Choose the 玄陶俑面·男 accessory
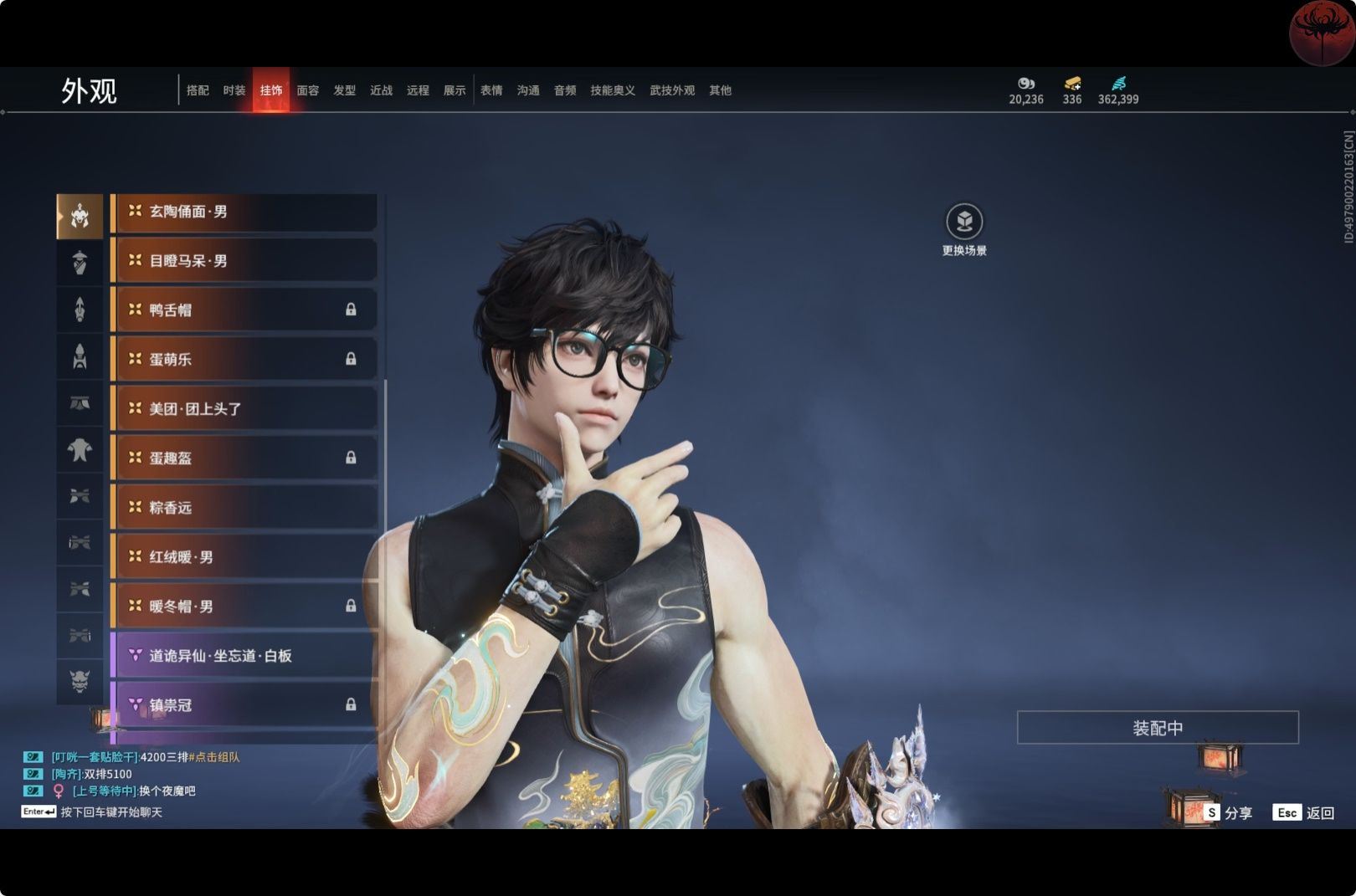Screen dimensions: 1356x896 pyautogui.click(x=244, y=212)
